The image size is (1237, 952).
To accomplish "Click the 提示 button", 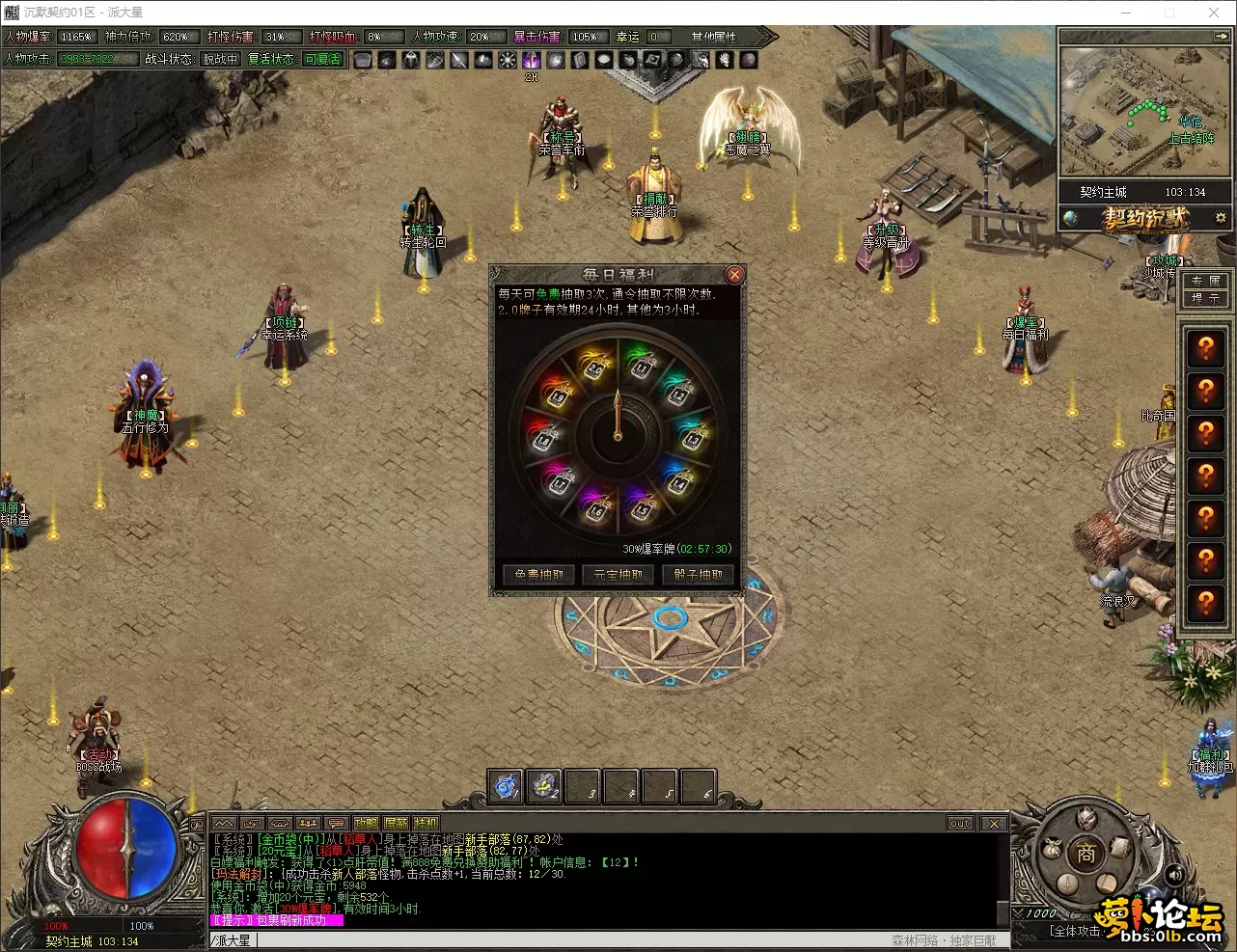I will (1205, 299).
